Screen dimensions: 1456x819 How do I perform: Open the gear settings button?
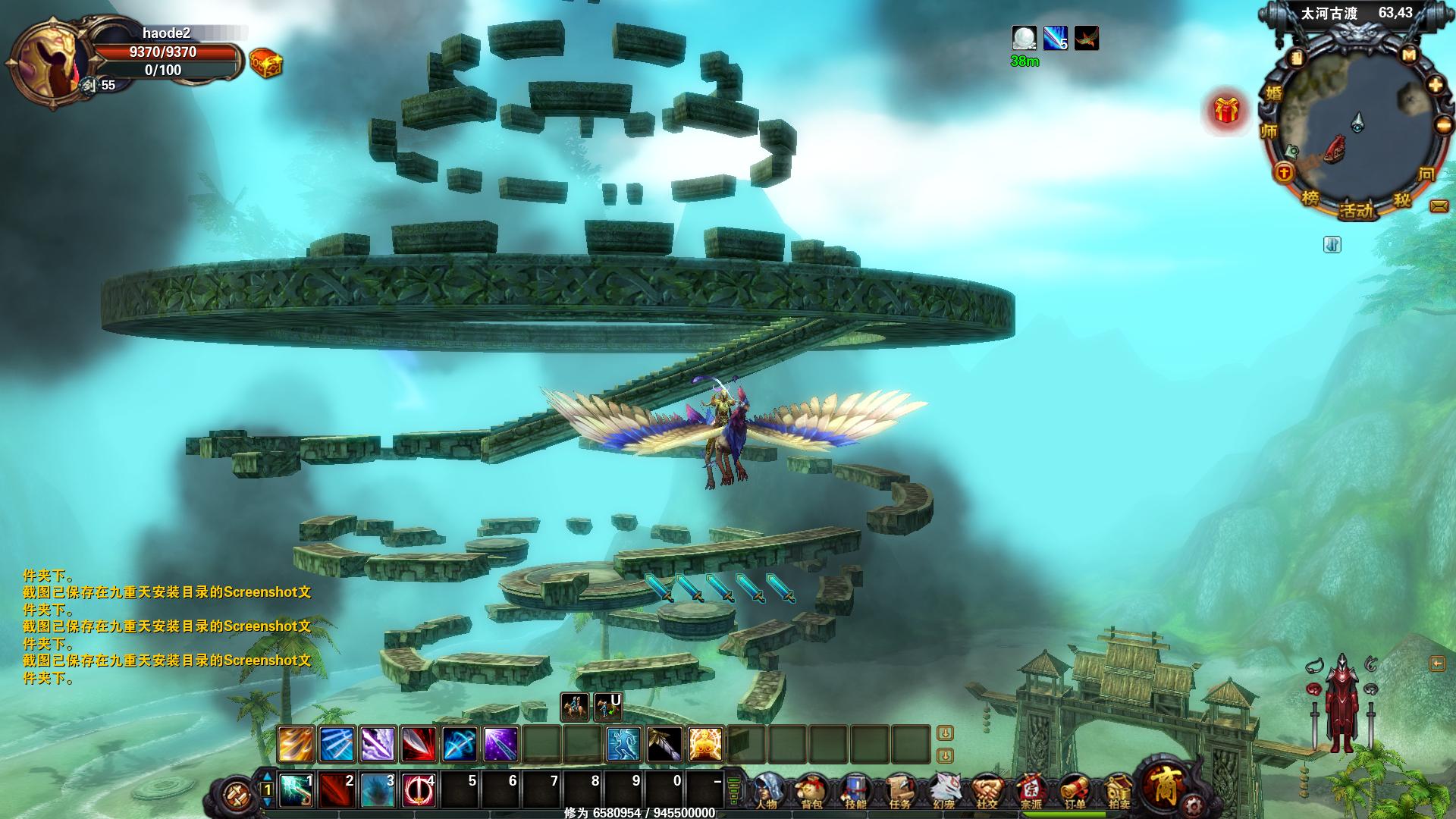1194,805
